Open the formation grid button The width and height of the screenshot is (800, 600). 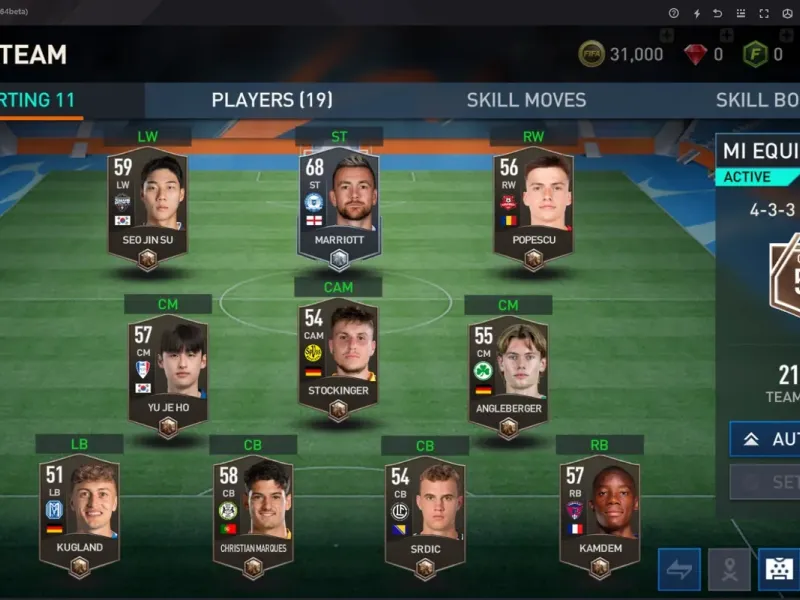click(778, 569)
